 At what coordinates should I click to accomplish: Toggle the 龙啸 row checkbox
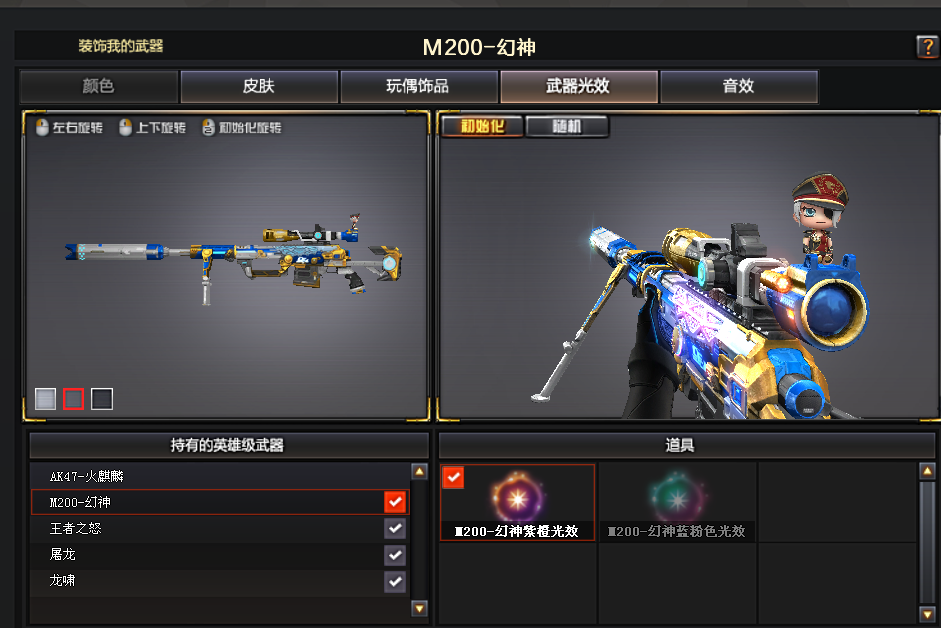(395, 580)
